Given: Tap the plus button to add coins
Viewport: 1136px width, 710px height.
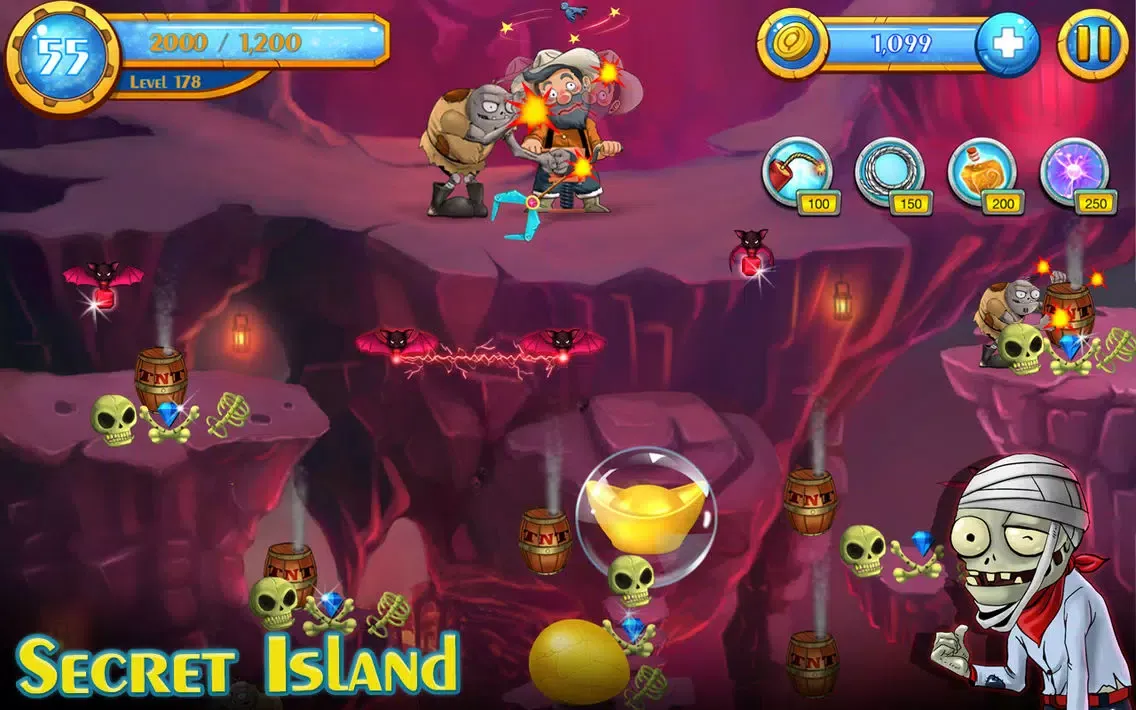Looking at the screenshot, I should tap(1006, 45).
